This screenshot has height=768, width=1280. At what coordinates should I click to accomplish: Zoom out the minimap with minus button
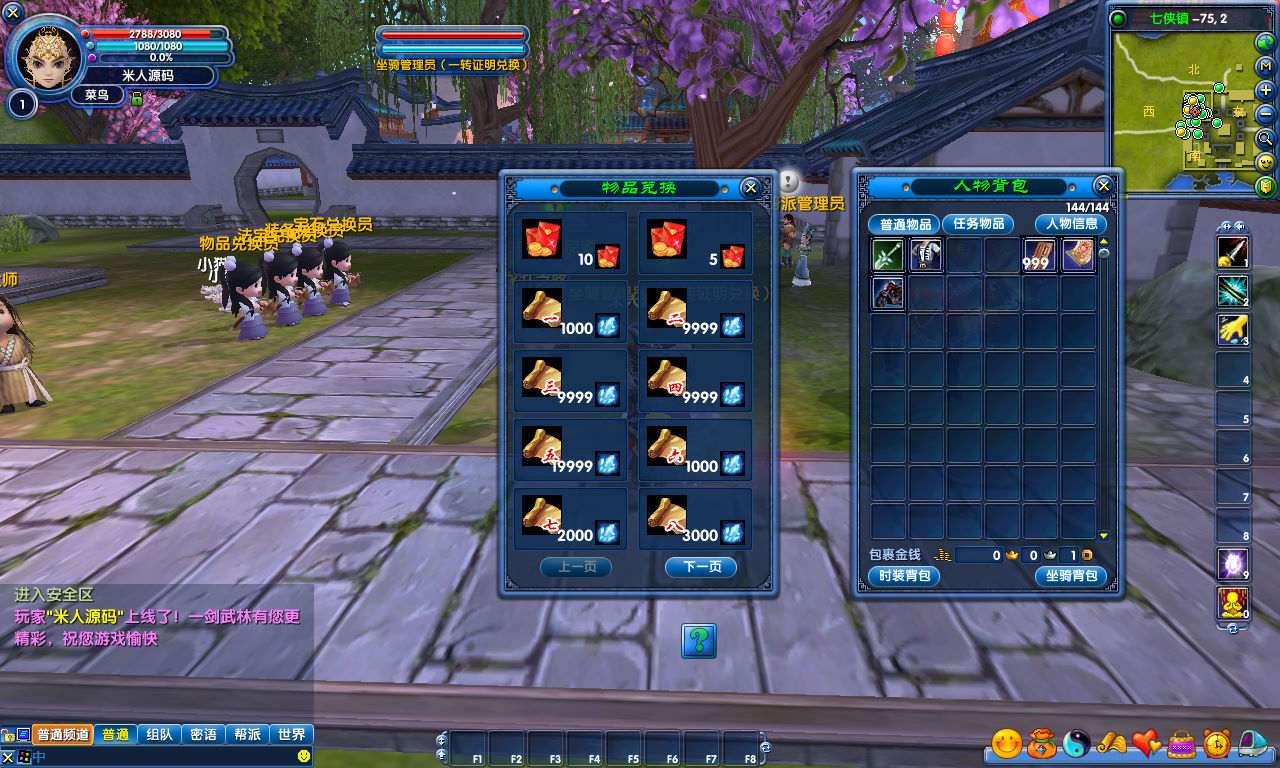(x=1266, y=114)
